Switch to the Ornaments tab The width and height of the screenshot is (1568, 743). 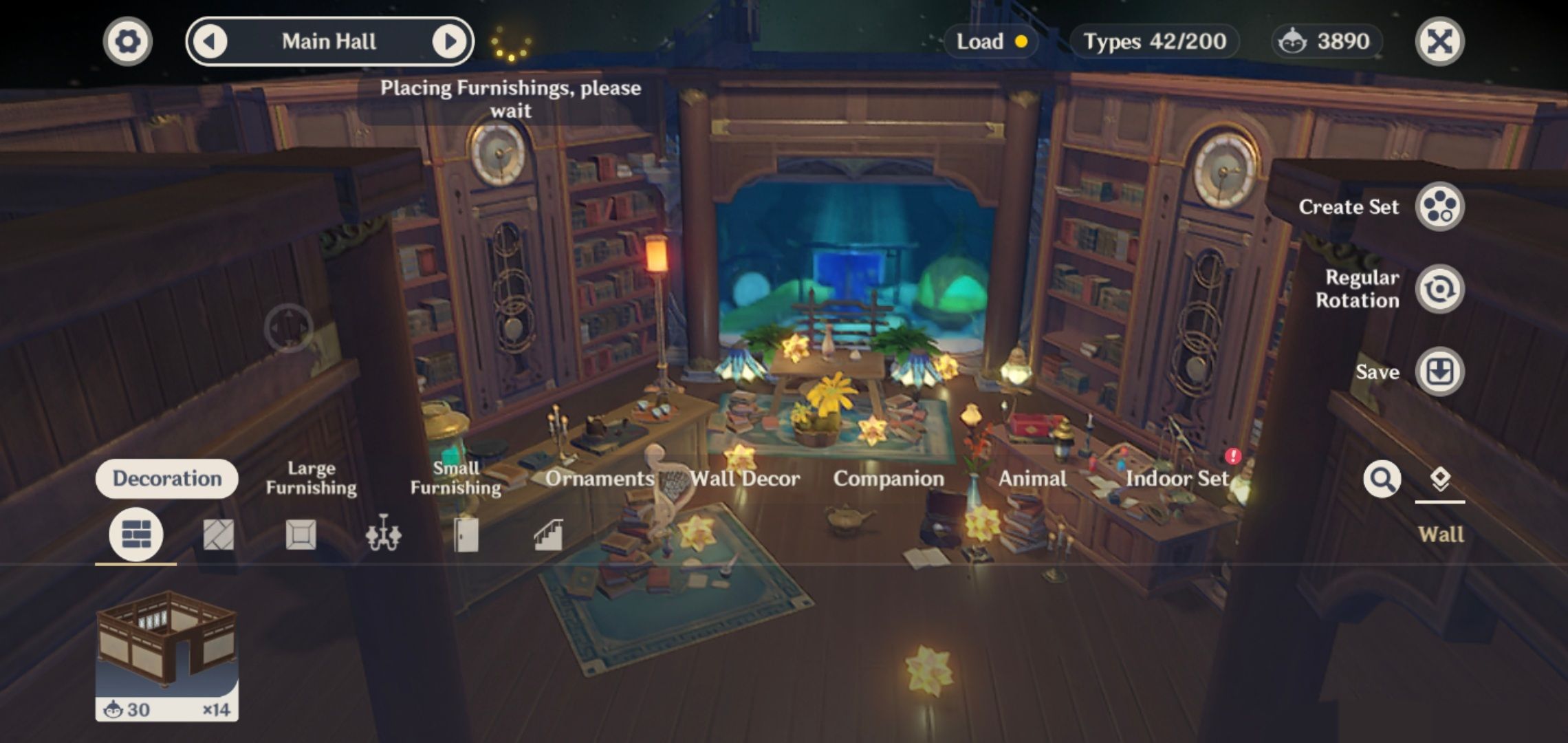600,479
